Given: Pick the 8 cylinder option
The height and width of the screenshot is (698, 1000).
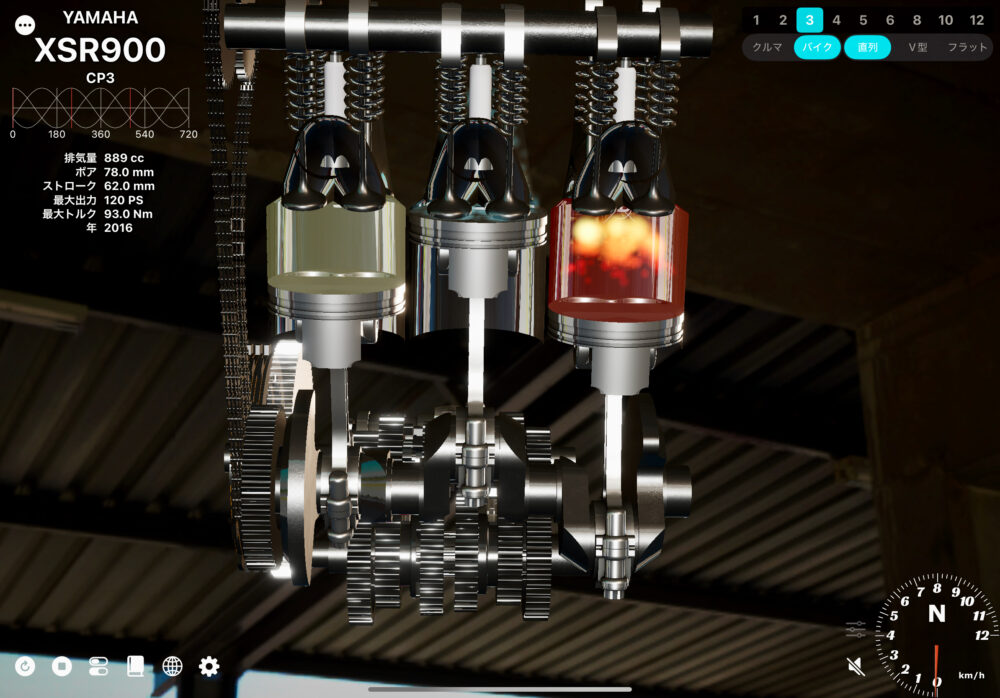Looking at the screenshot, I should click(x=917, y=20).
